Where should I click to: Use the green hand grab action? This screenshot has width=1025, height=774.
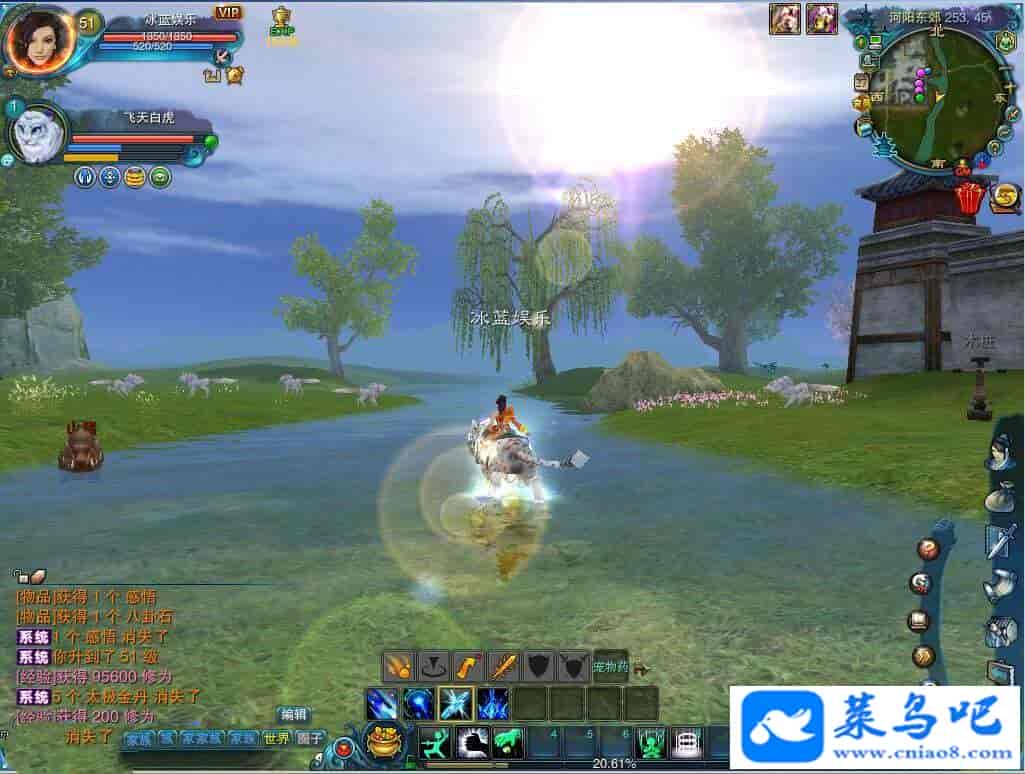[508, 742]
